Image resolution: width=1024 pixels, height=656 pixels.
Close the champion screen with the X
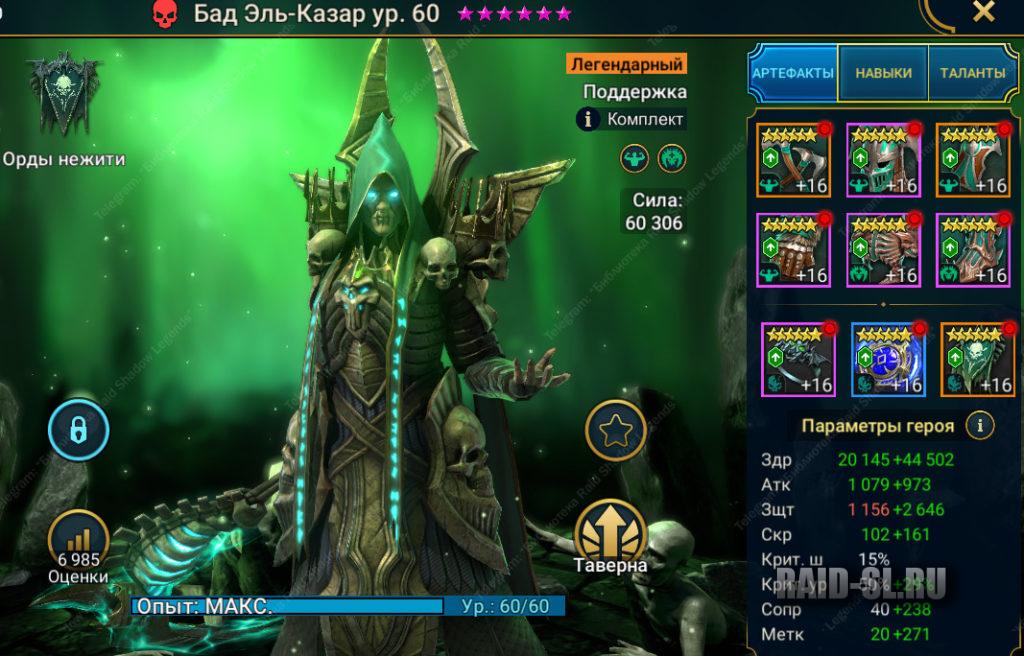pos(983,13)
